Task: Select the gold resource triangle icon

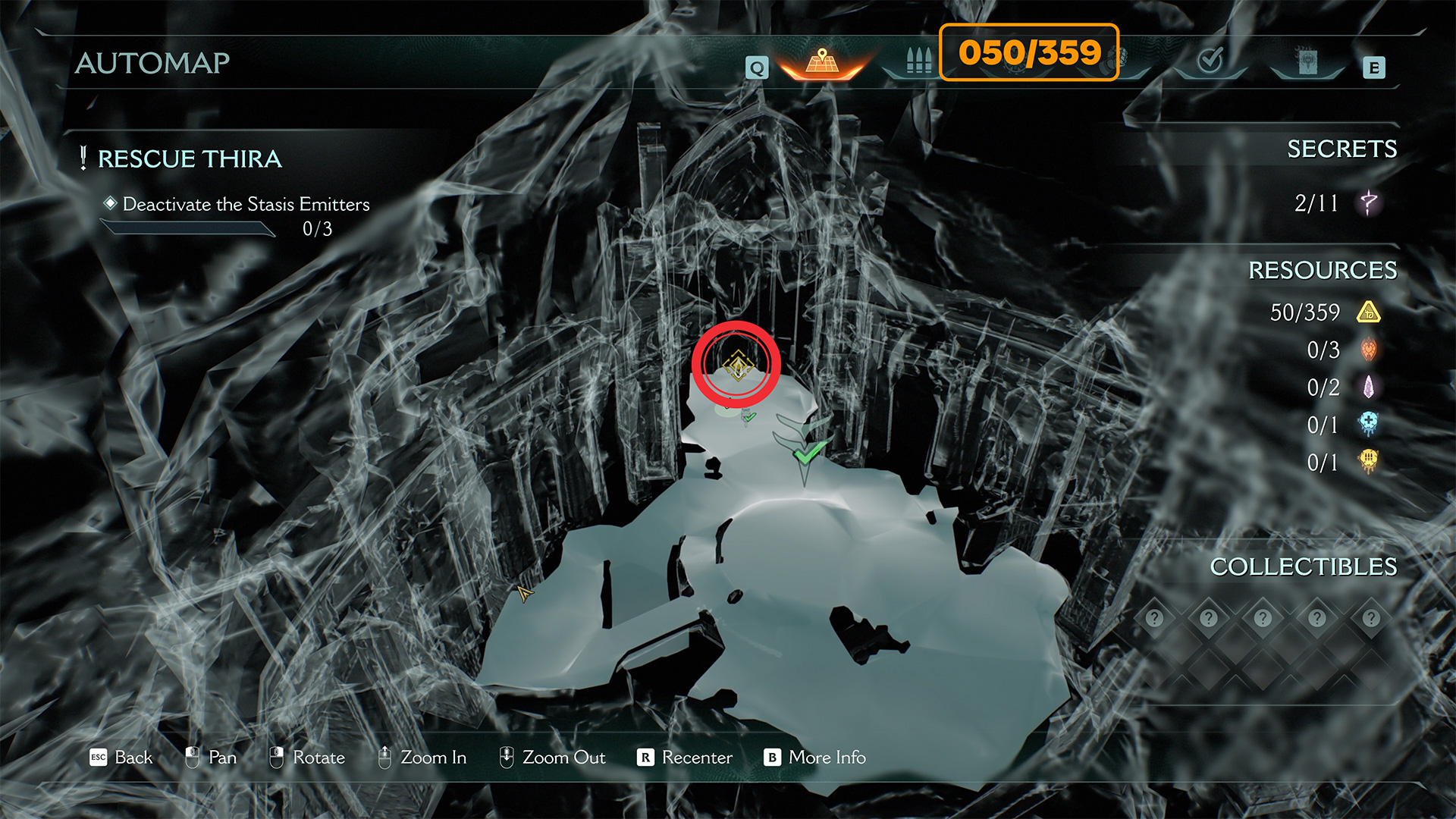Action: coord(1369,312)
